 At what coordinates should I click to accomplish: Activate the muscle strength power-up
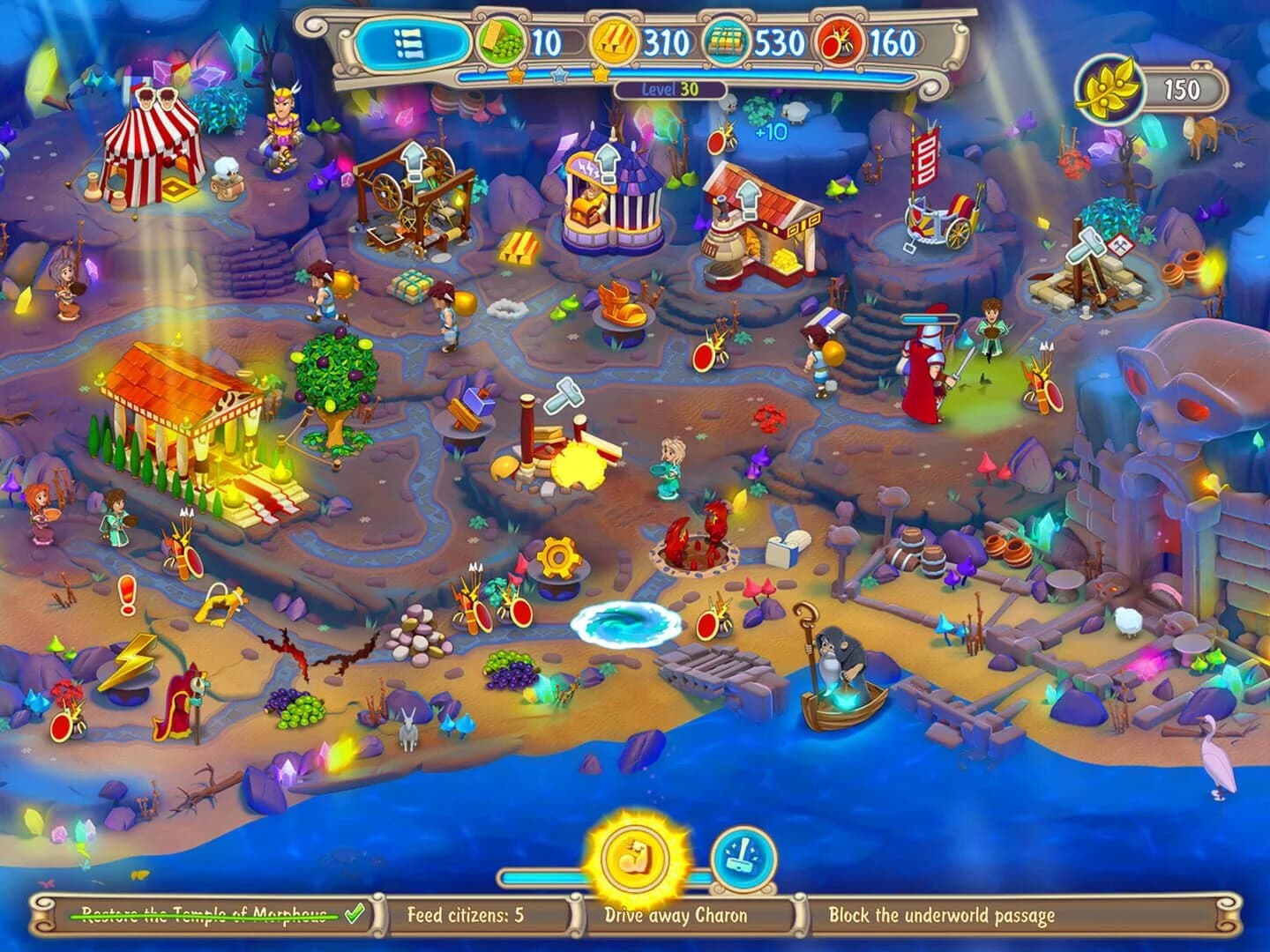coord(637,859)
